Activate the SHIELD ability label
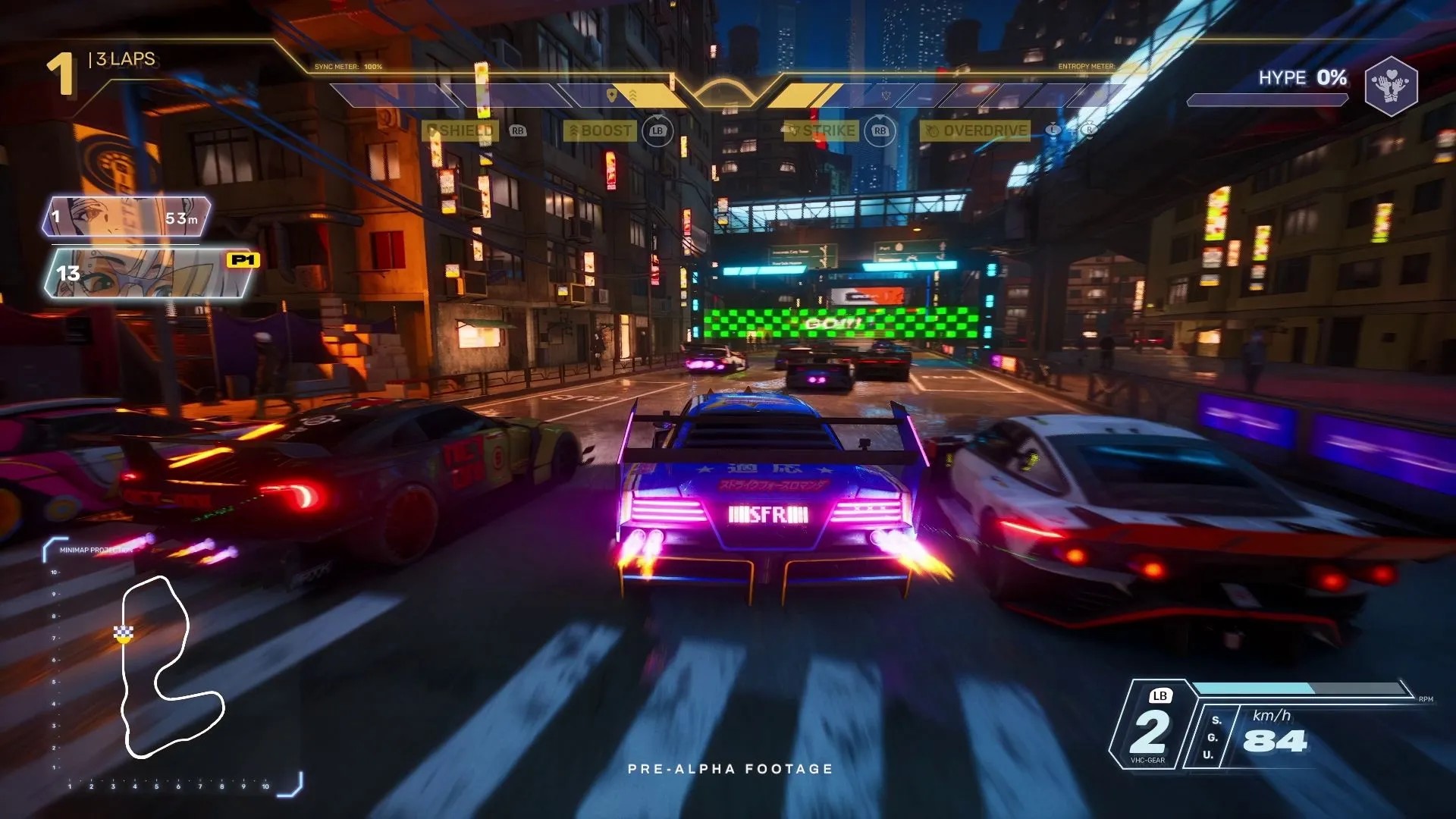Viewport: 1456px width, 819px height. tap(461, 130)
